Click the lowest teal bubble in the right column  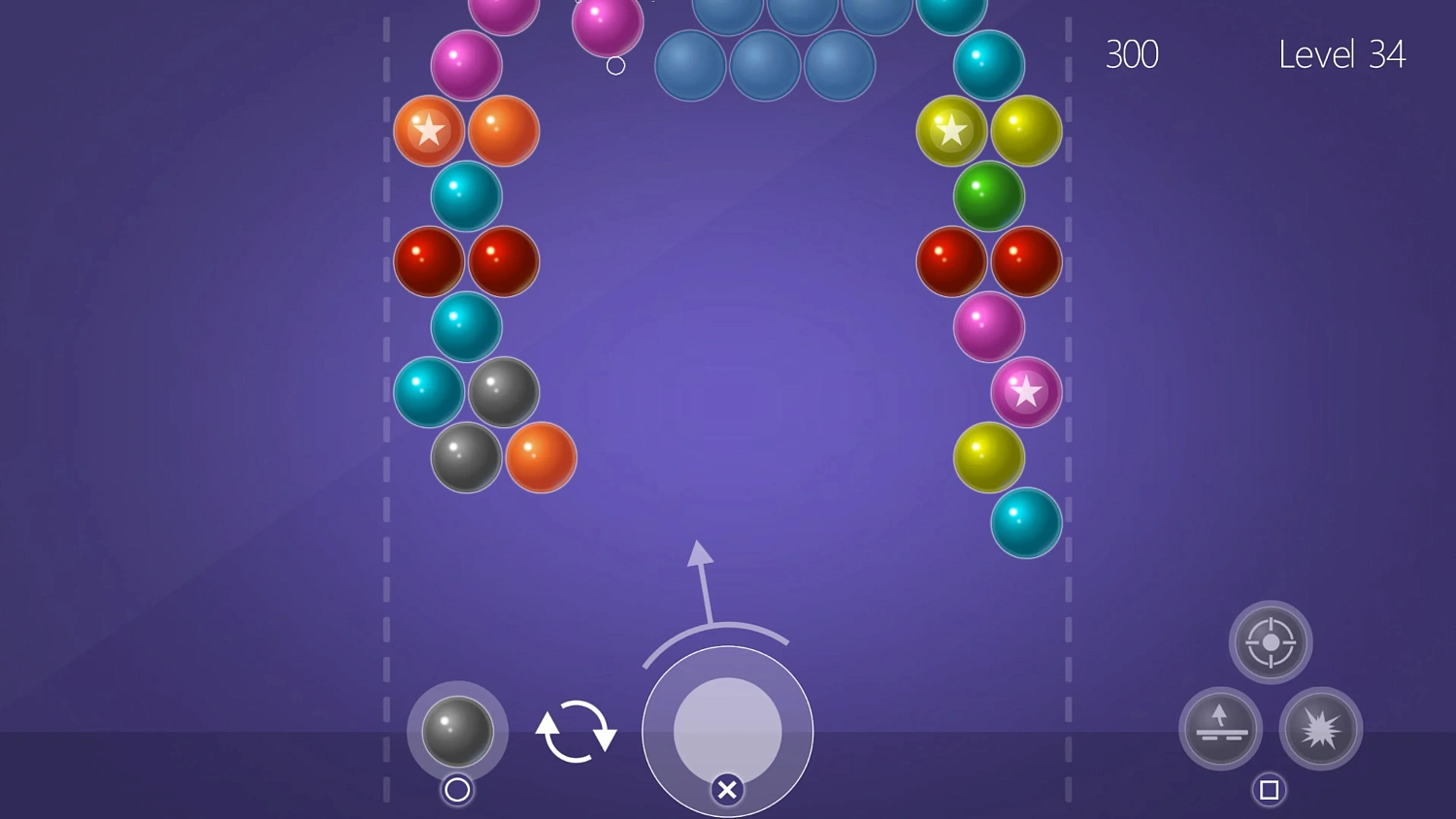click(1026, 524)
